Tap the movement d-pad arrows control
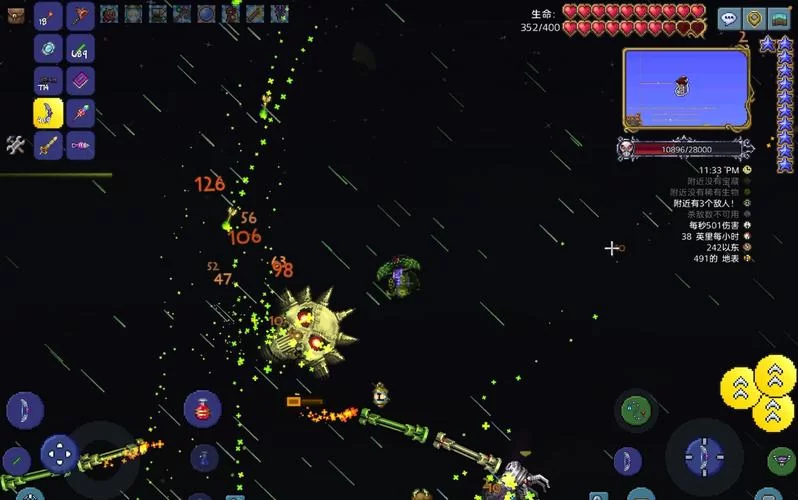Screen dimensions: 798x500 [59, 453]
